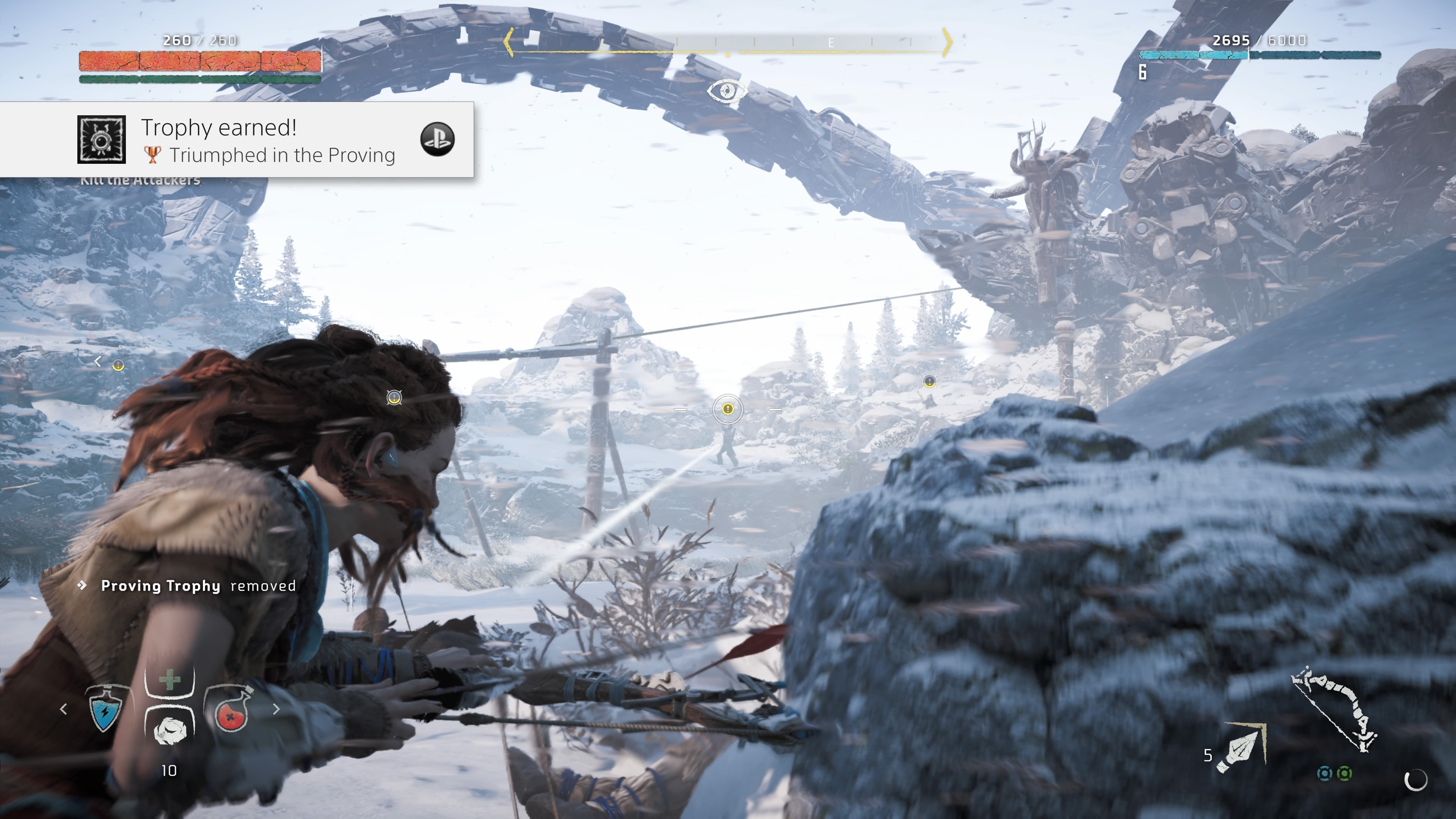Pick the rock throwable slot
Image resolution: width=1456 pixels, height=819 pixels.
[169, 729]
